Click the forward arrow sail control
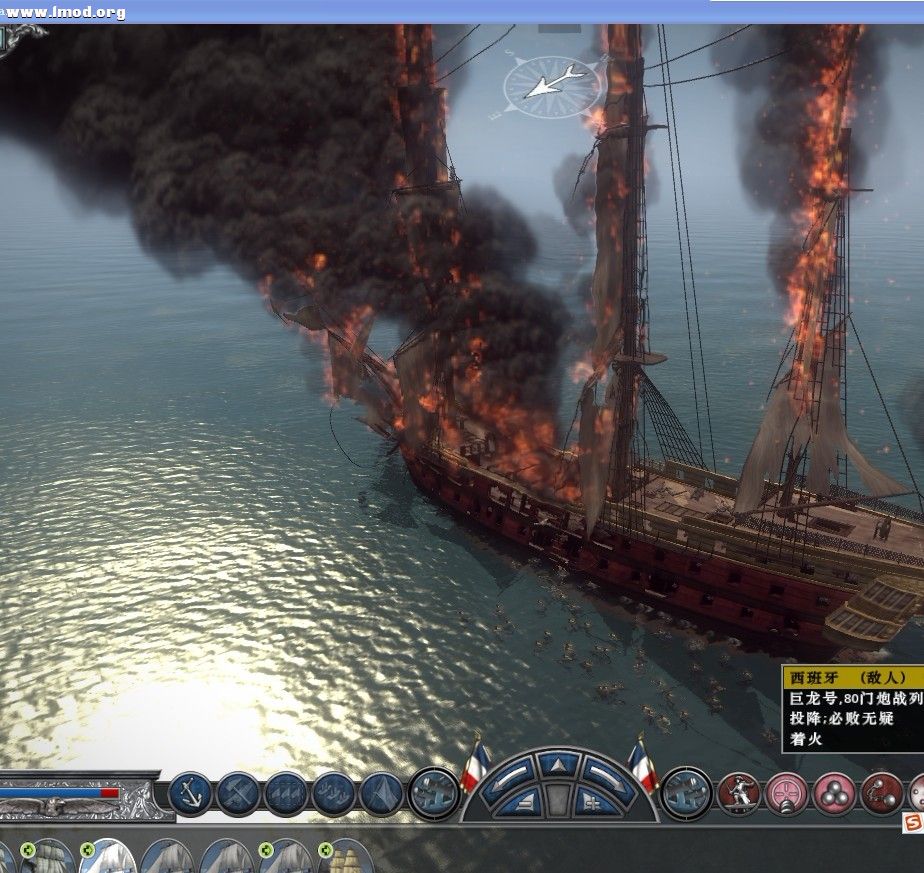Screen dimensions: 924x873 [x=559, y=767]
